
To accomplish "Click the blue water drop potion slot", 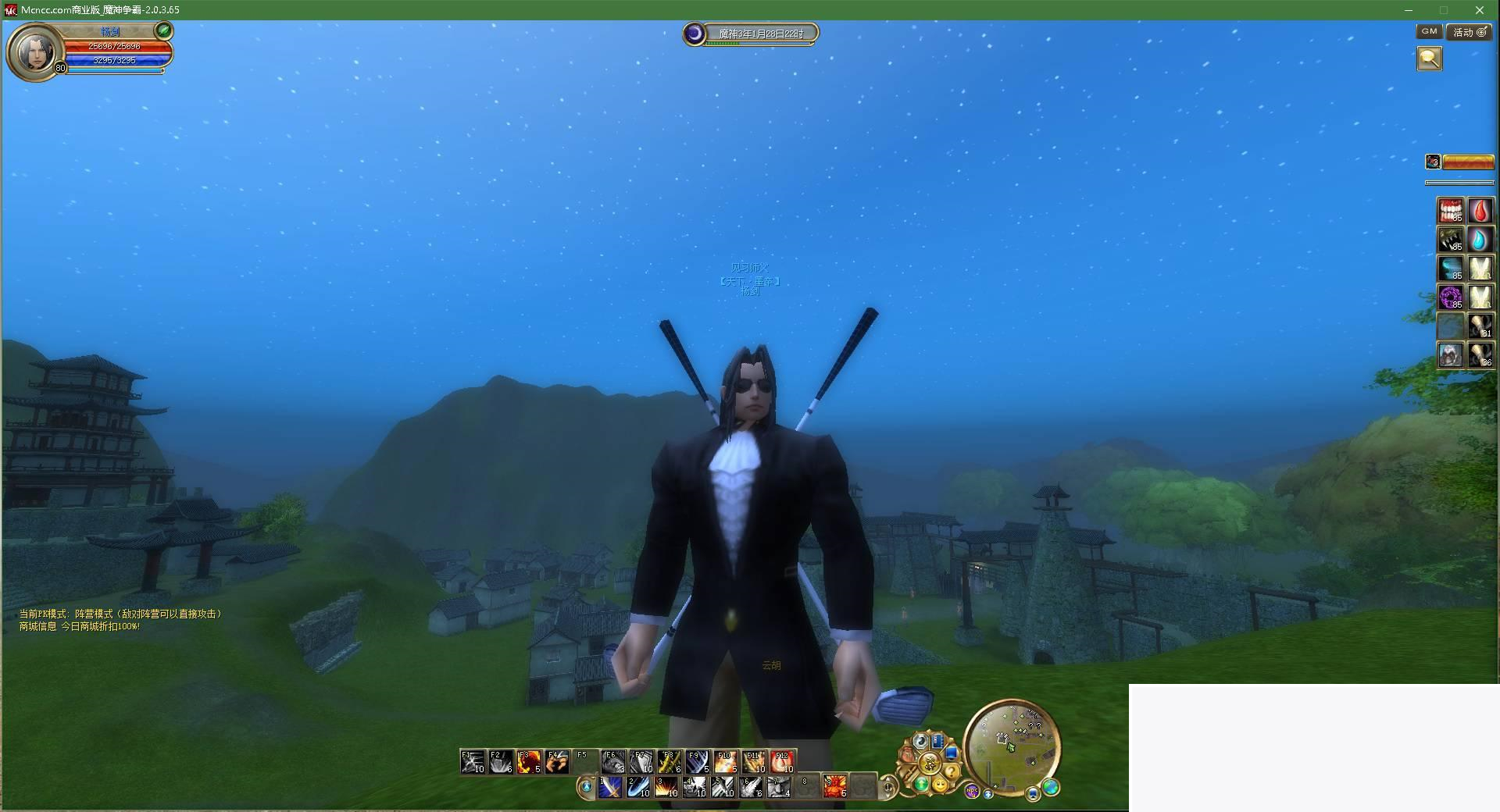I will 1480,239.
